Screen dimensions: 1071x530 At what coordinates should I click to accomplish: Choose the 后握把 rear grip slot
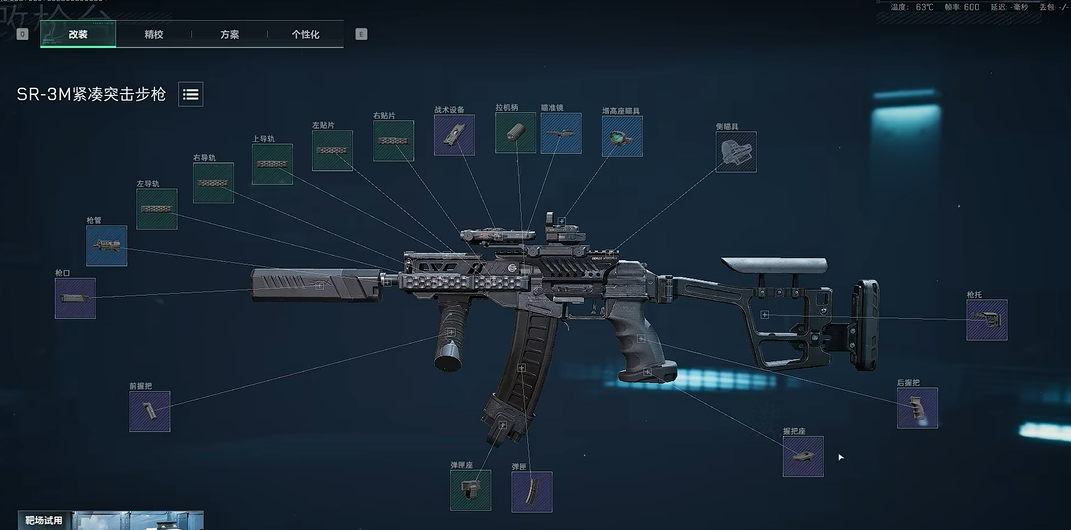click(917, 408)
